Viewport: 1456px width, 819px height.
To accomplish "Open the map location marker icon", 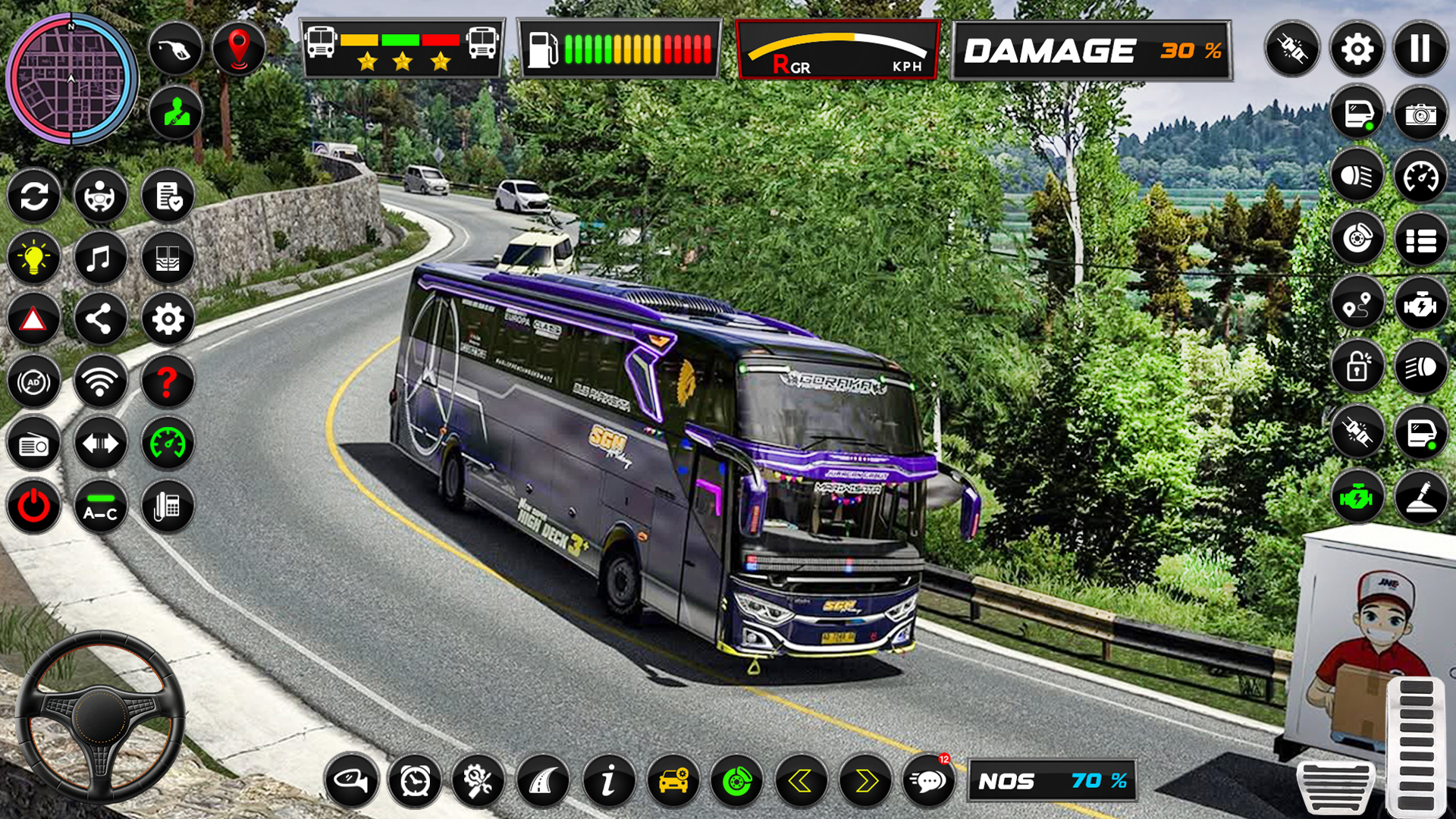I will coord(240,47).
